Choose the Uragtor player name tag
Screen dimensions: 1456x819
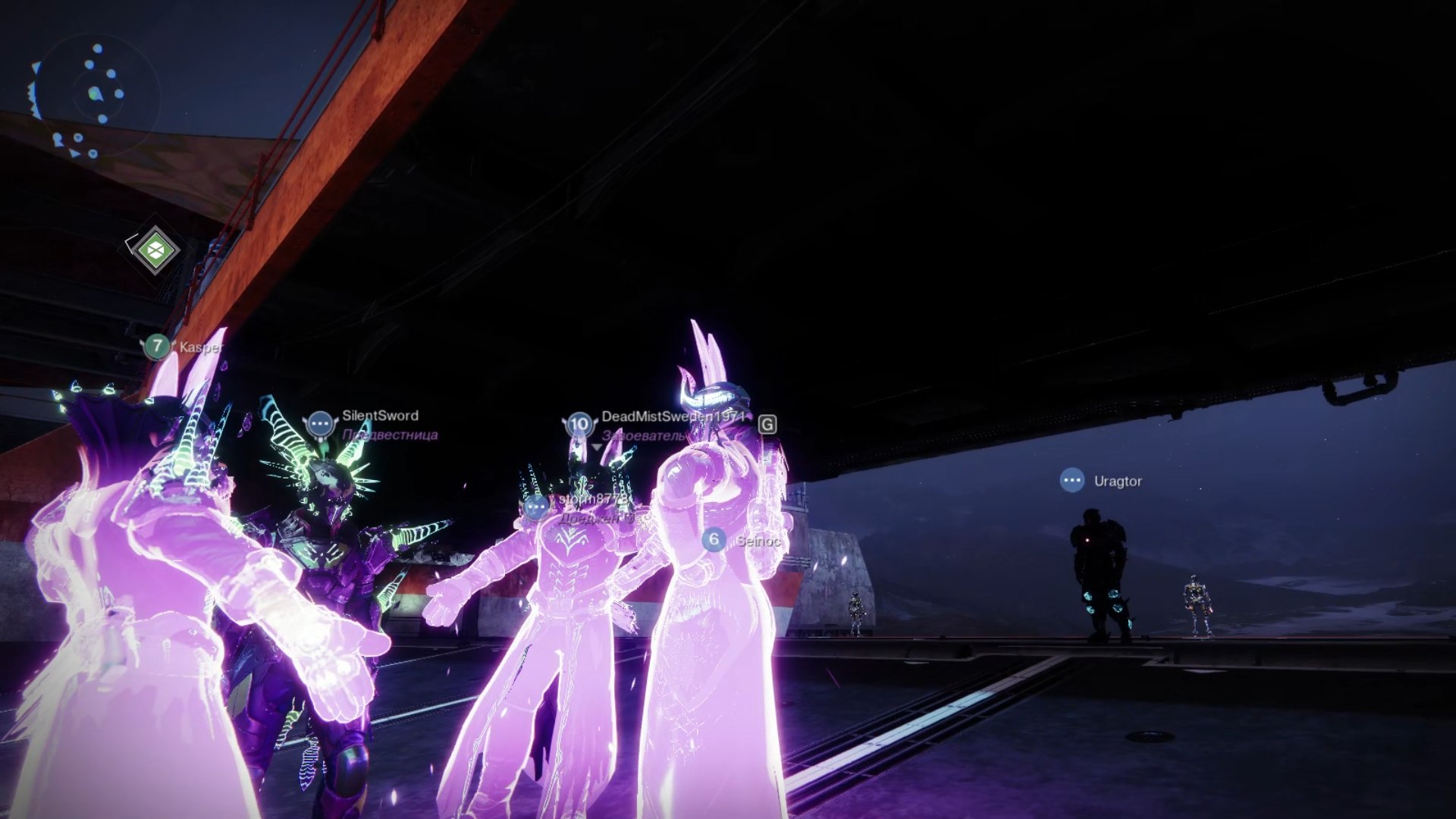[x=1117, y=481]
